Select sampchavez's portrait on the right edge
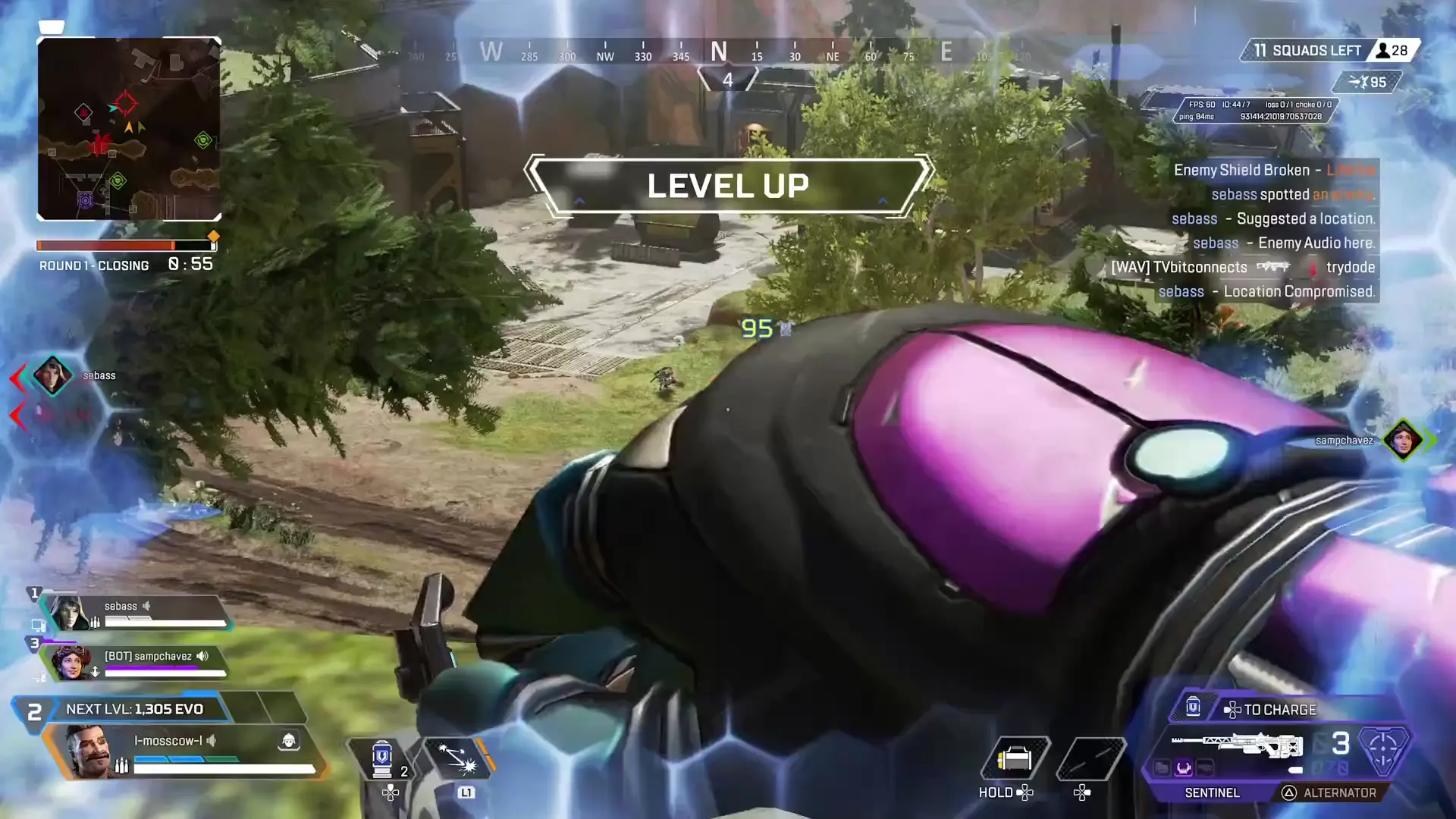Screen dimensions: 1456x819 tap(1404, 440)
